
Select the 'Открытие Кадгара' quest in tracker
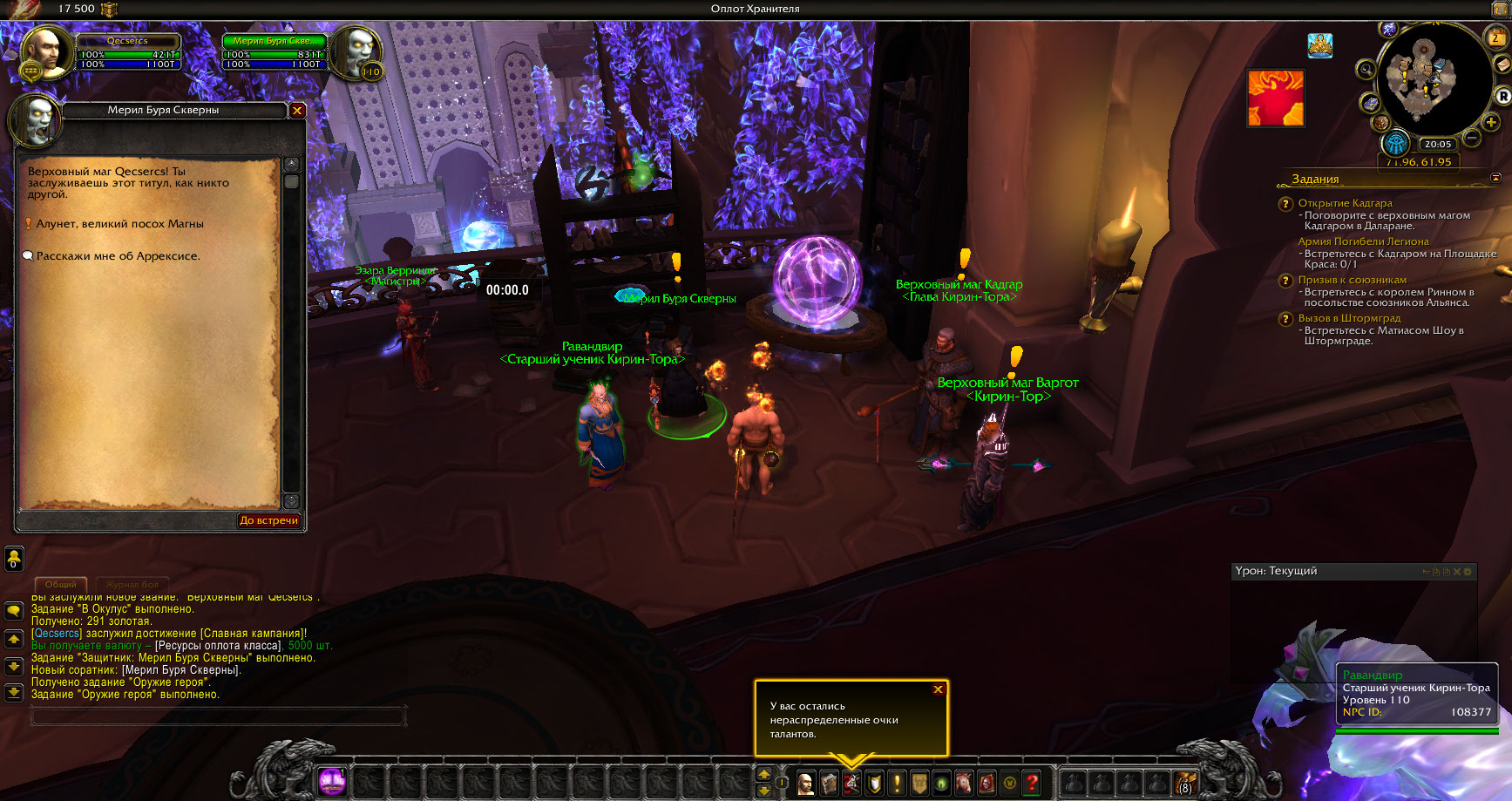(1345, 203)
